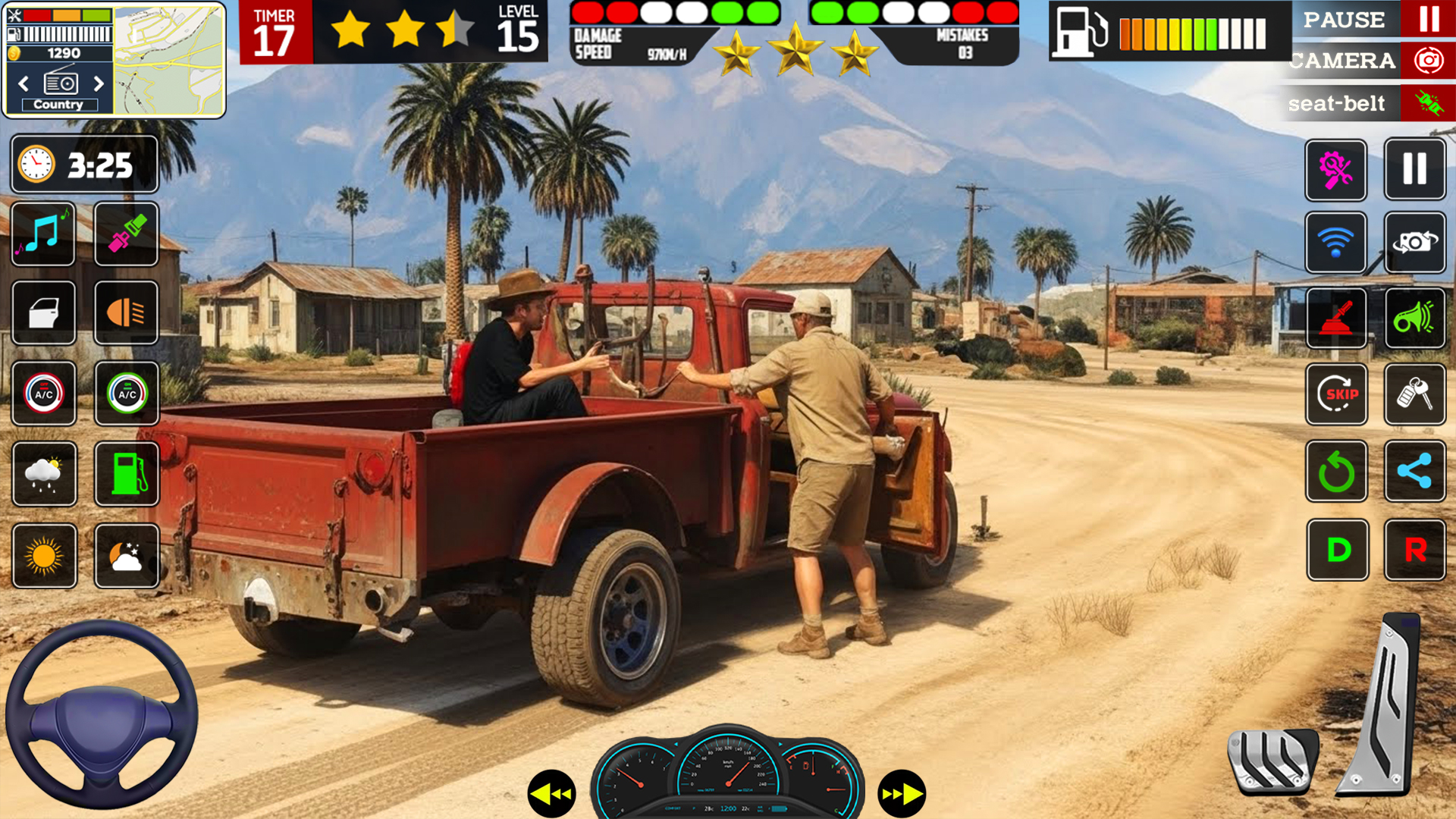Select the fuel pump refill icon
Screen dimensions: 1456x819
[x=127, y=474]
